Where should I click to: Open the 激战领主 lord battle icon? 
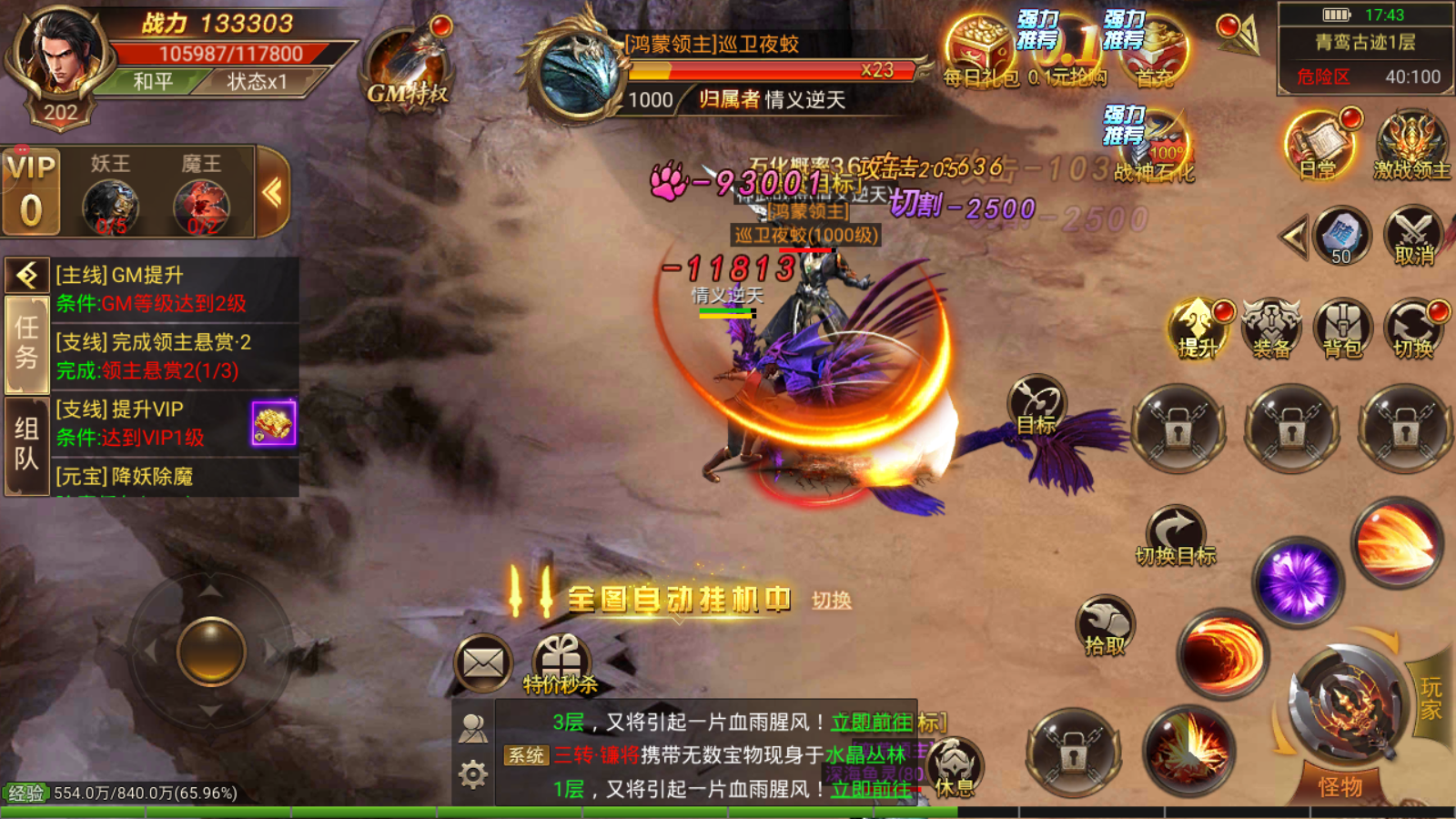click(1410, 146)
